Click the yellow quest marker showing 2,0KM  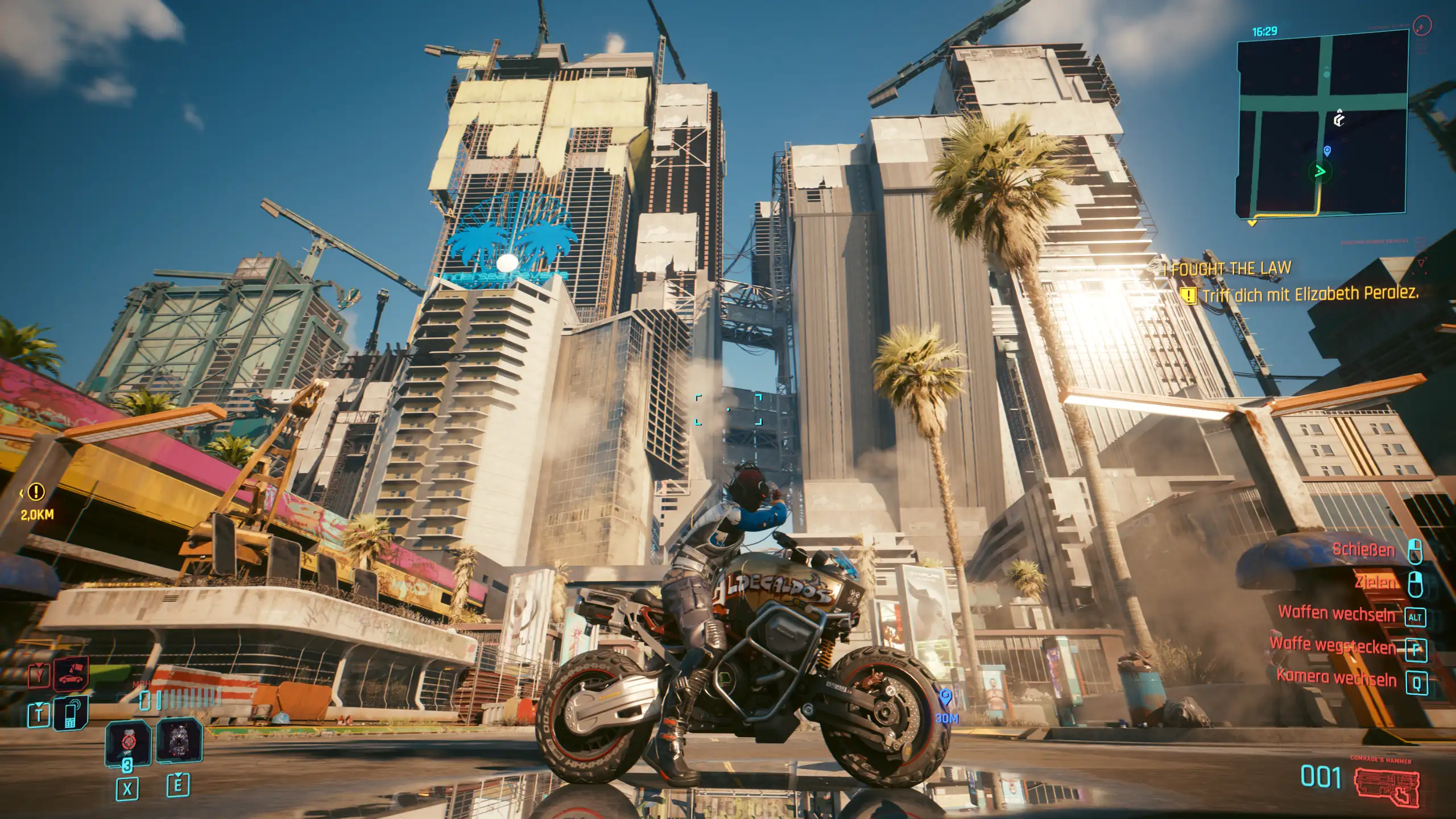(37, 492)
